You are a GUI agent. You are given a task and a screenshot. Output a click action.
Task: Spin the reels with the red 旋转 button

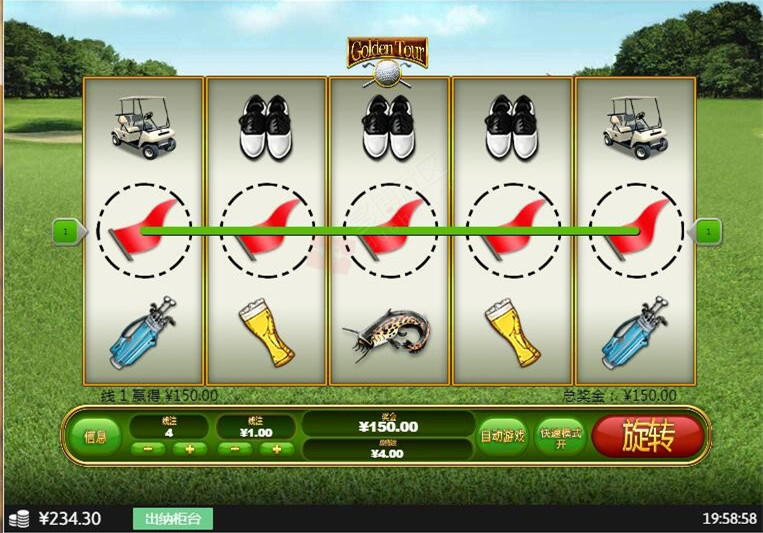point(649,436)
